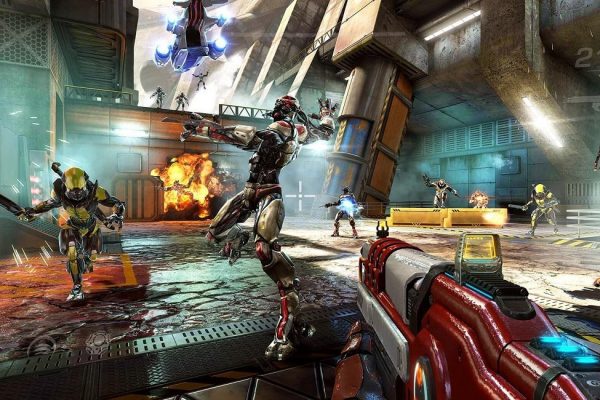Image resolution: width=600 pixels, height=400 pixels.
Task: Tap the faint circular HUD button
Action: (41, 346)
